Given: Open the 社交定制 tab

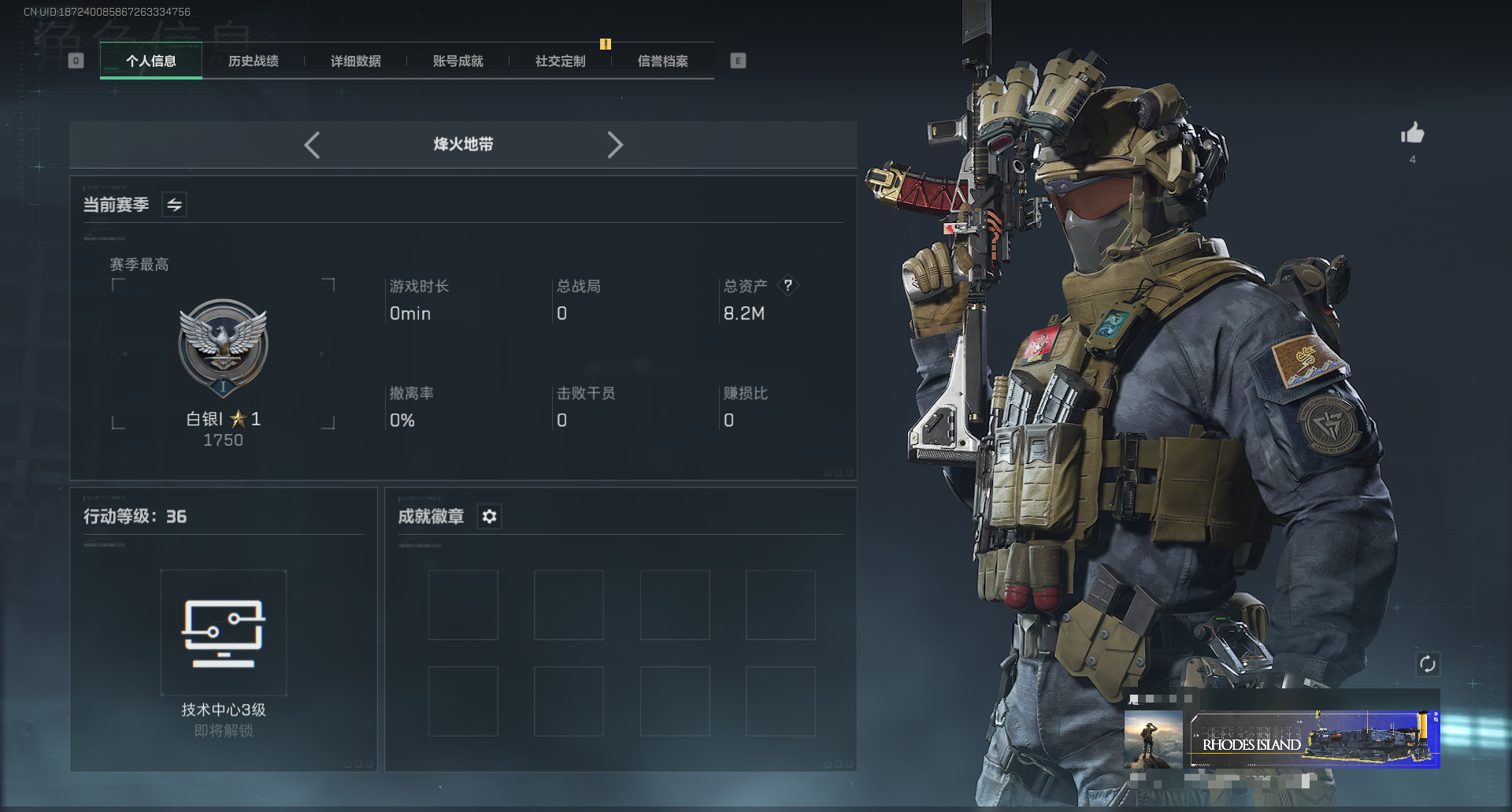Looking at the screenshot, I should 561,61.
